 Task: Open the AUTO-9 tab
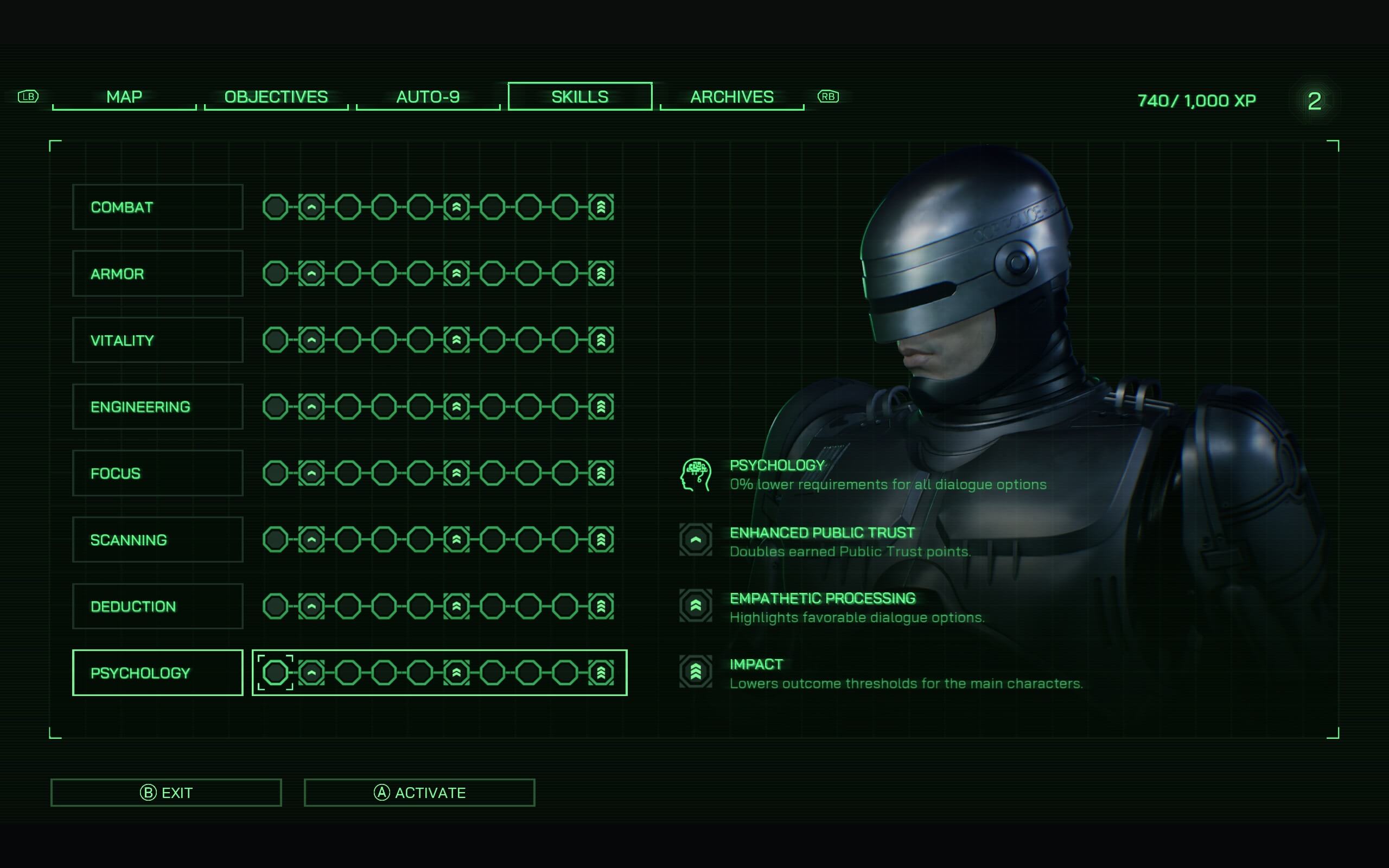click(x=428, y=97)
